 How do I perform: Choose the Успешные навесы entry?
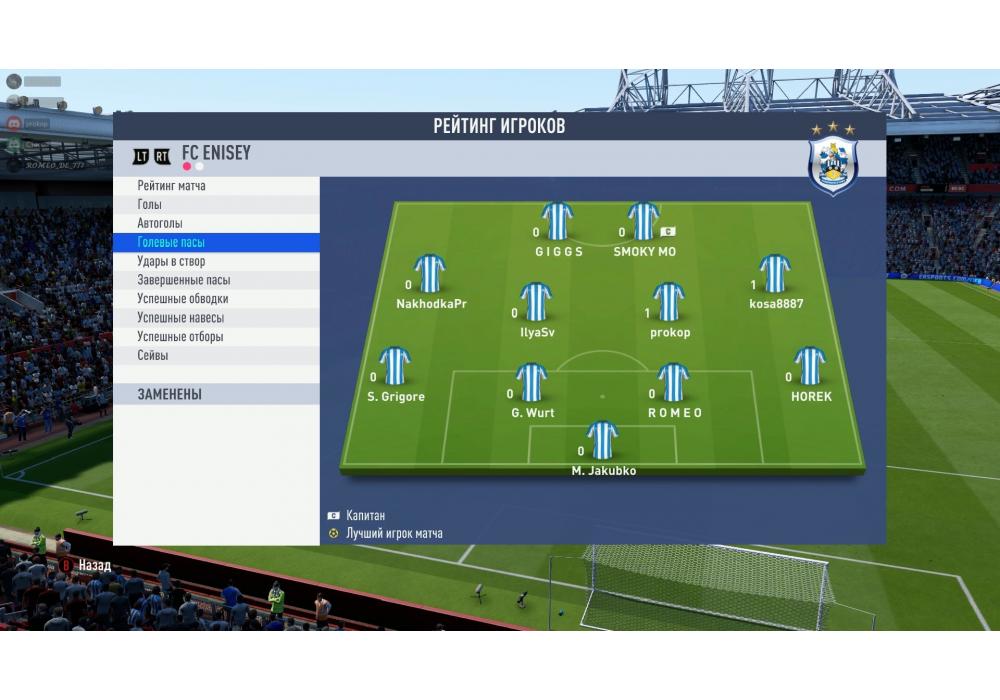pyautogui.click(x=180, y=318)
